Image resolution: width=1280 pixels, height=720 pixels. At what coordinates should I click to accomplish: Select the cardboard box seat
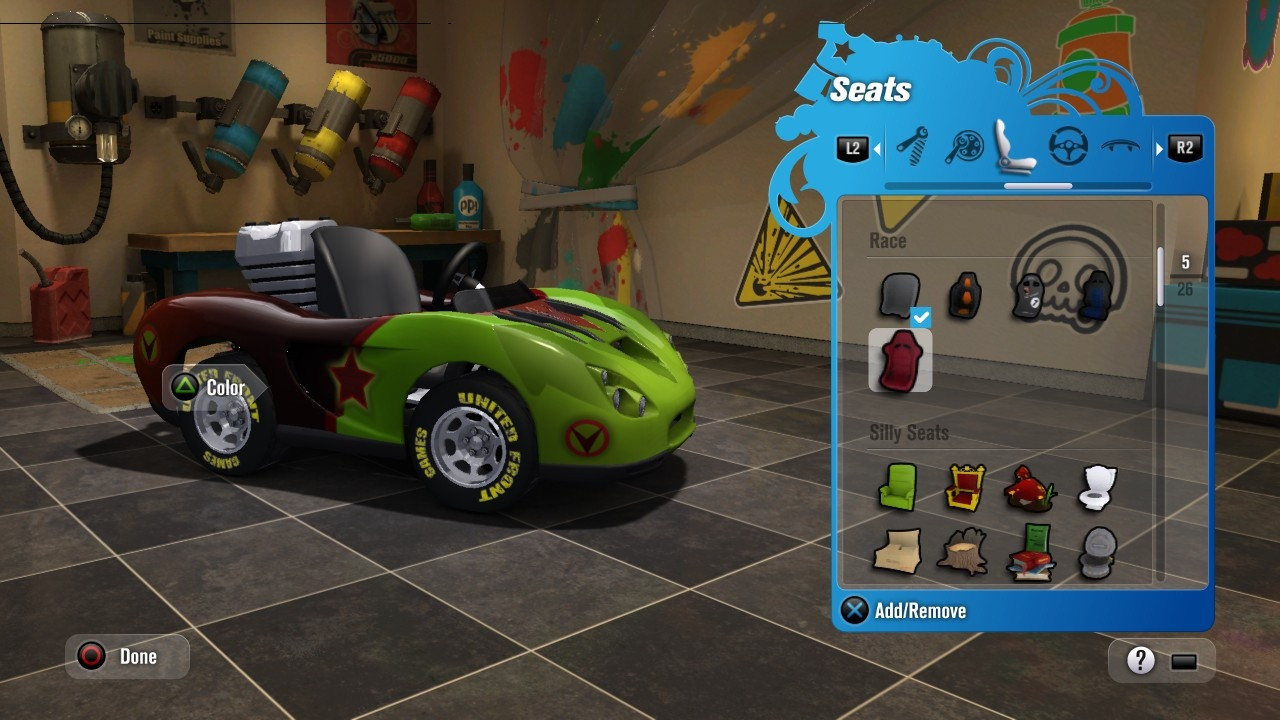click(x=897, y=552)
